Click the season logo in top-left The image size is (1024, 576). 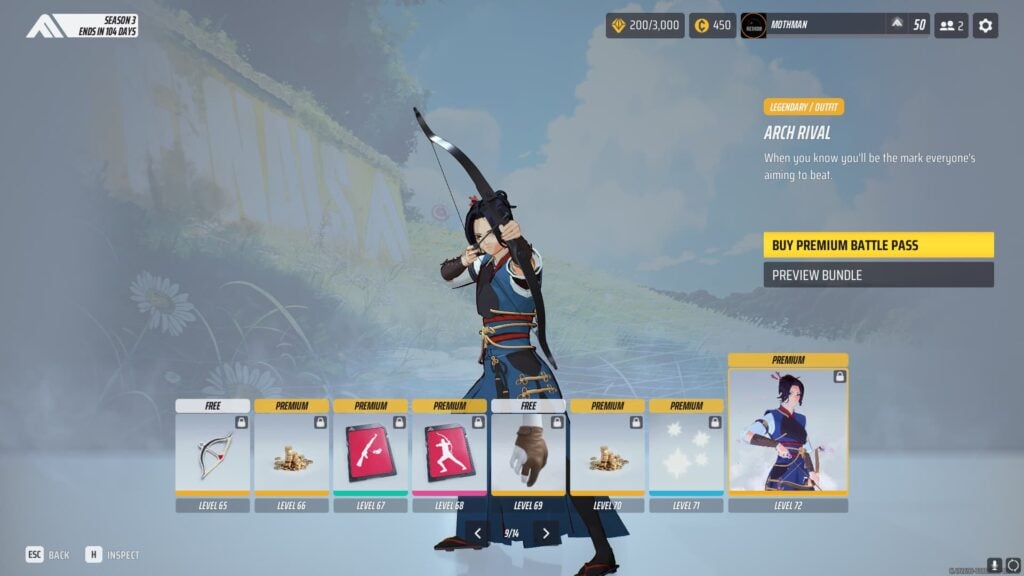(x=47, y=25)
